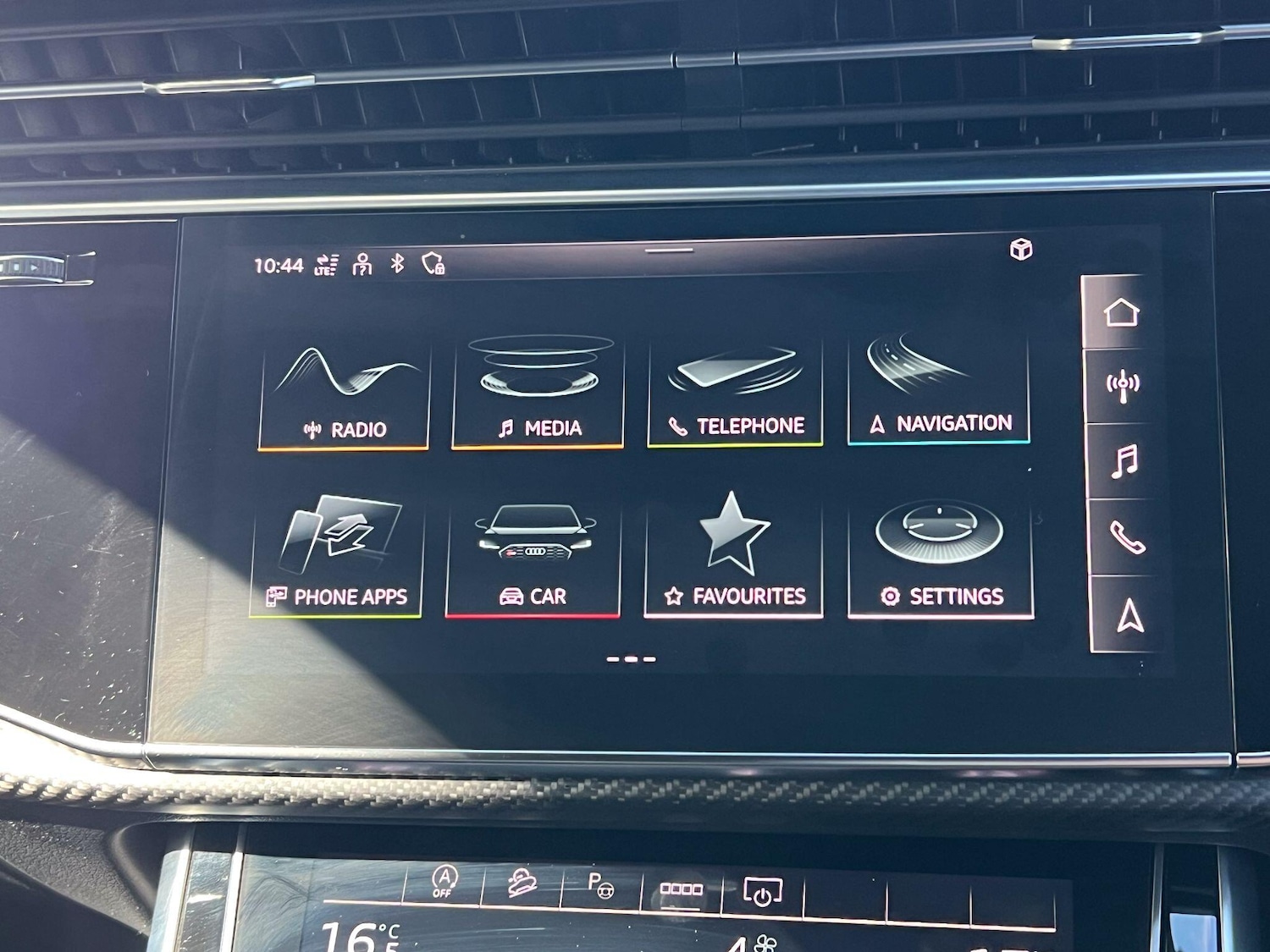Click the cube icon in the top corner
The height and width of the screenshot is (952, 1270).
tap(1021, 250)
